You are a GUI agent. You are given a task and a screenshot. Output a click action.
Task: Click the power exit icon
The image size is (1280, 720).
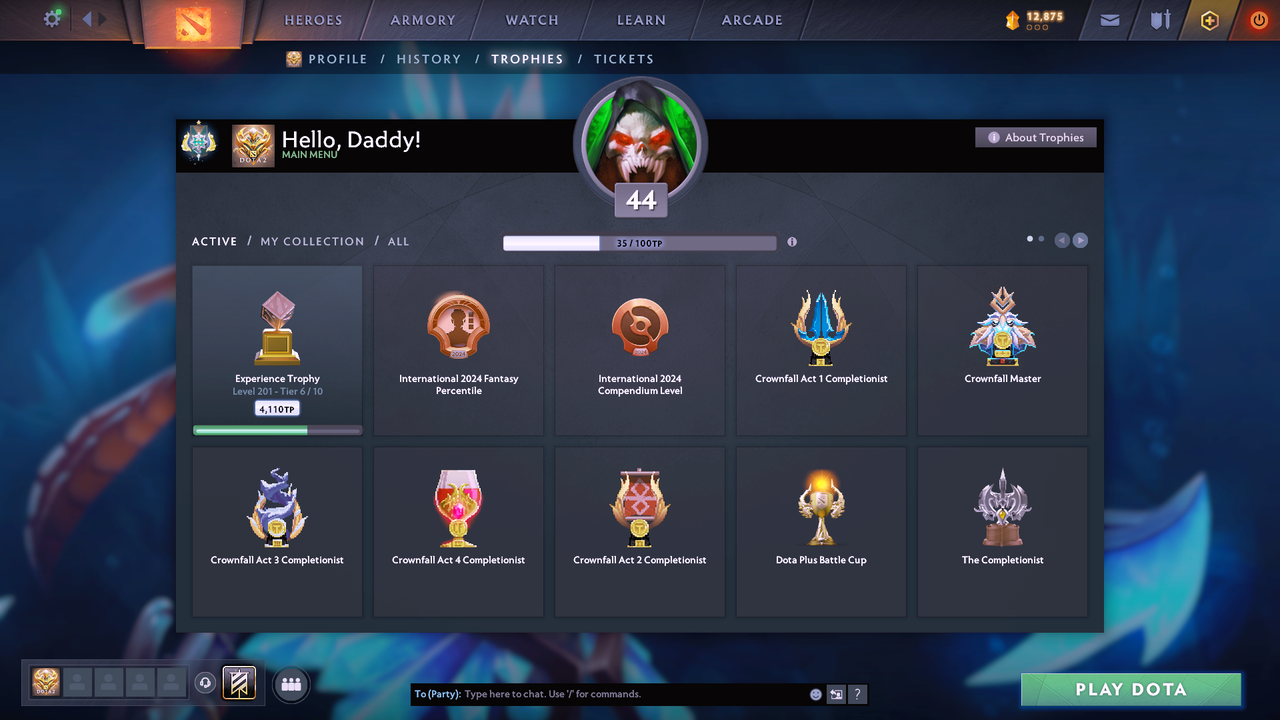(1257, 19)
